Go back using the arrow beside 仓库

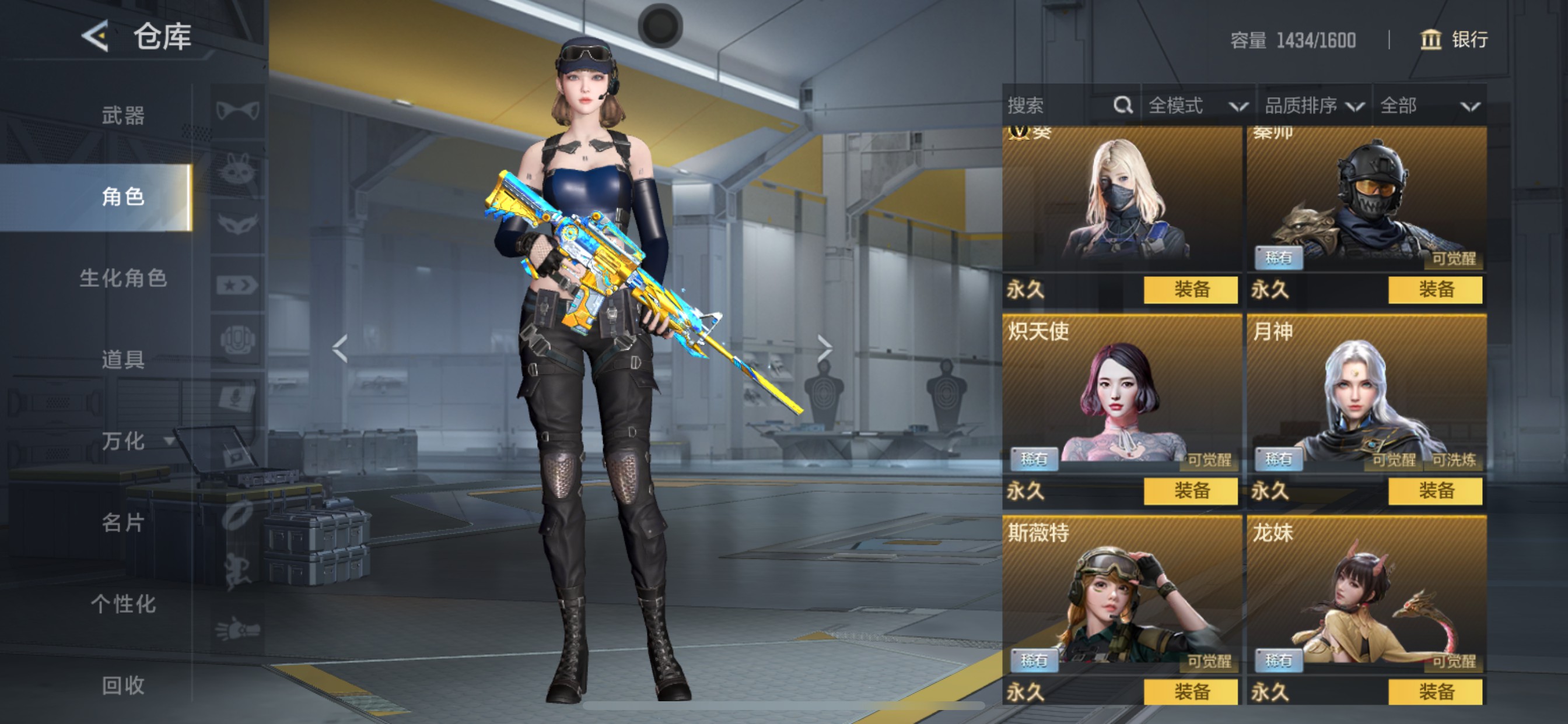click(96, 37)
